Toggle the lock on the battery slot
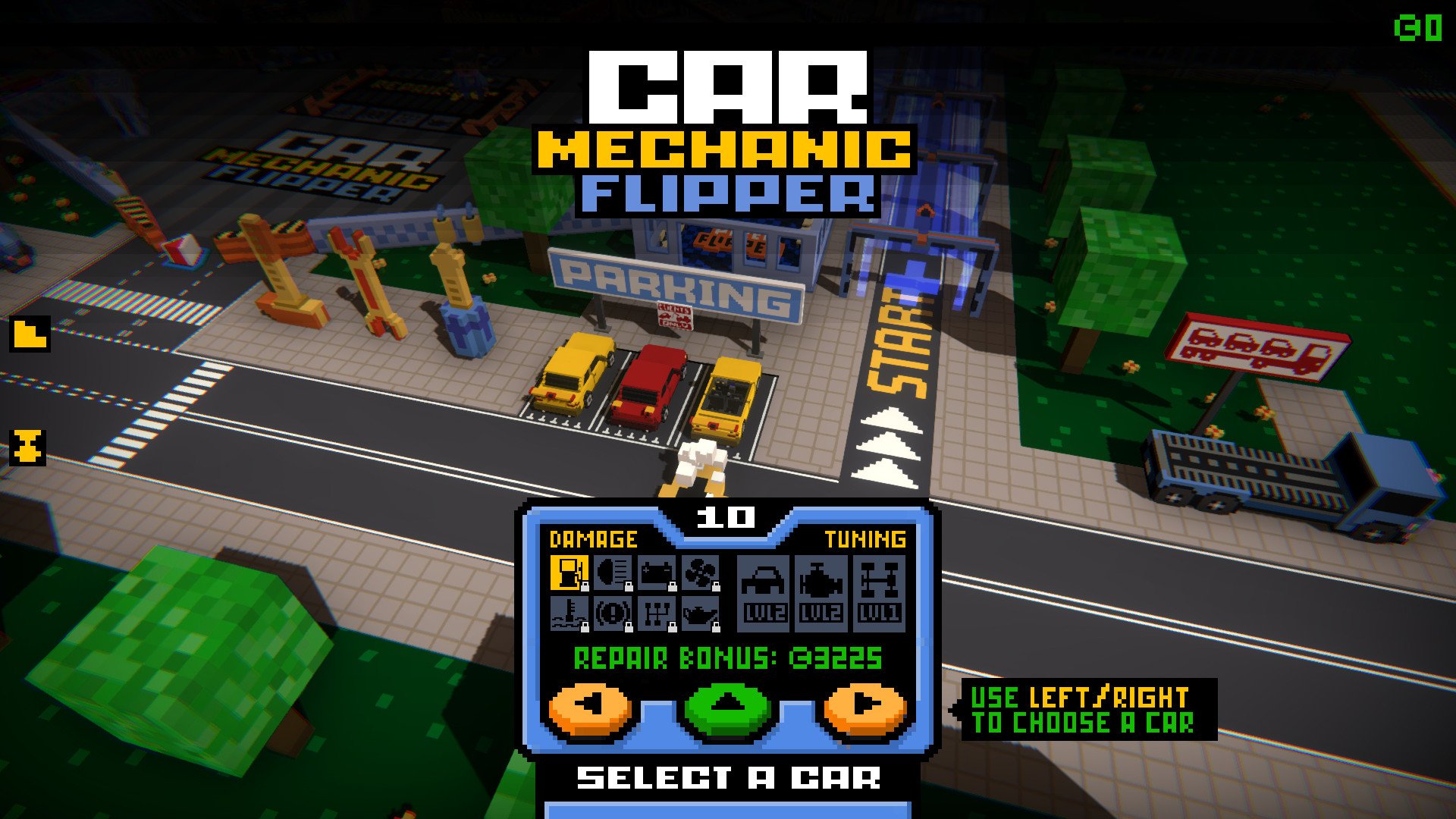 click(x=673, y=588)
